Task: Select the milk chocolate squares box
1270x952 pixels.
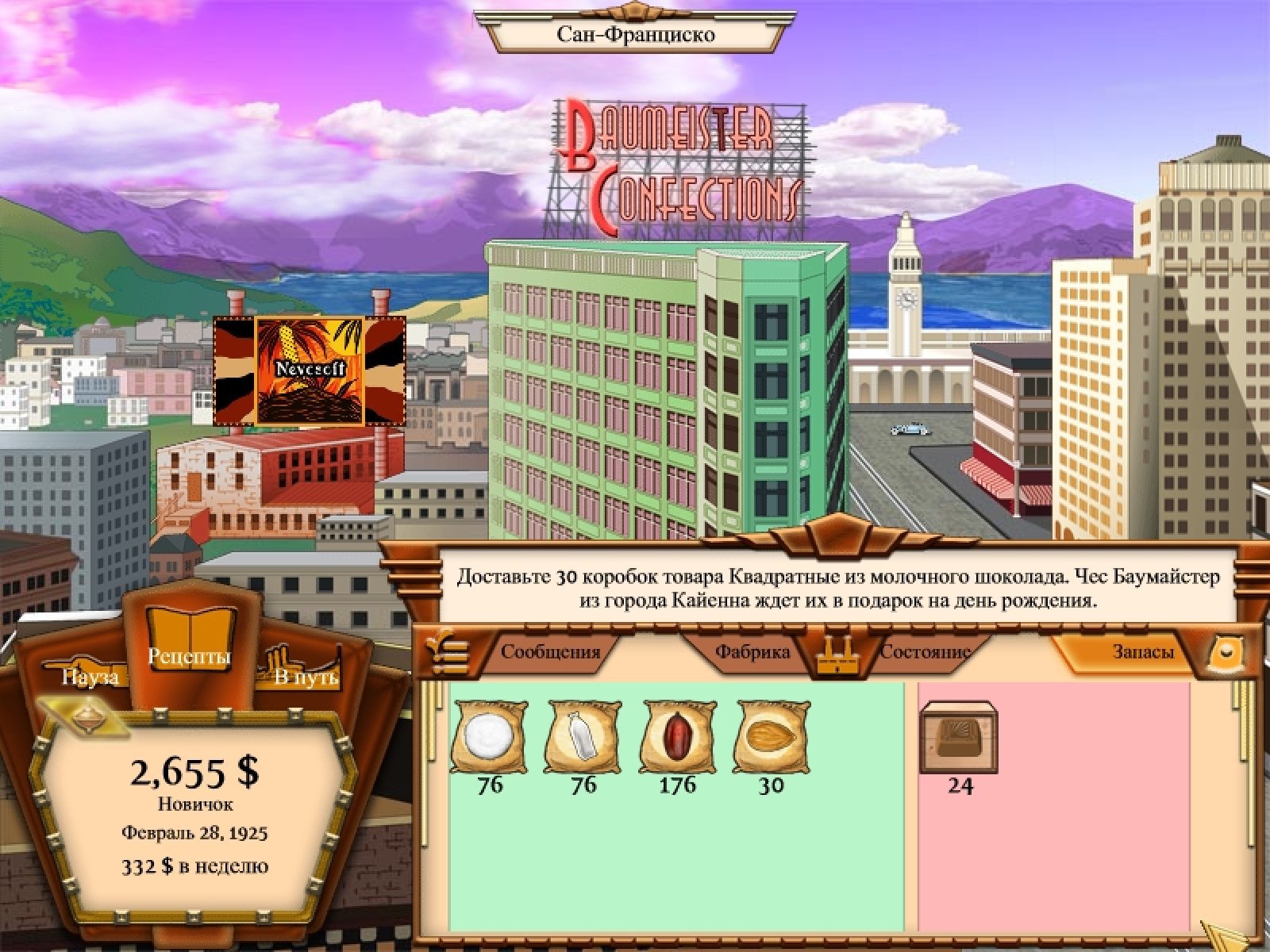Action: [959, 738]
